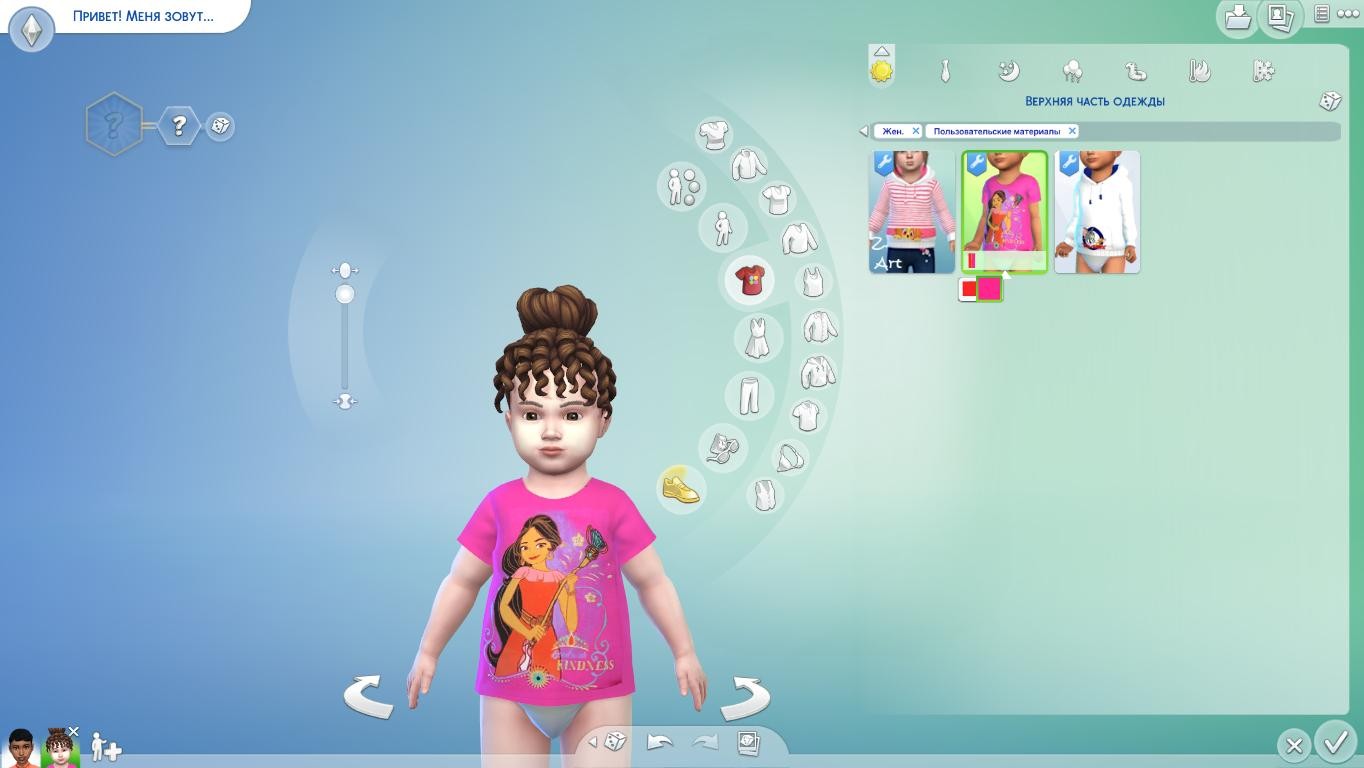The width and height of the screenshot is (1364, 768).
Task: Pick the hot pink color swatch
Action: (x=989, y=290)
